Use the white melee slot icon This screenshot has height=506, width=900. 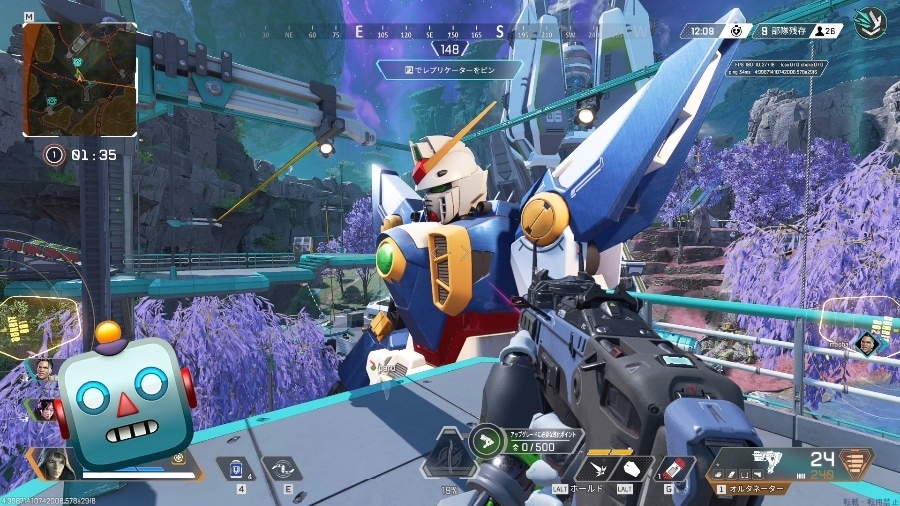[x=632, y=469]
